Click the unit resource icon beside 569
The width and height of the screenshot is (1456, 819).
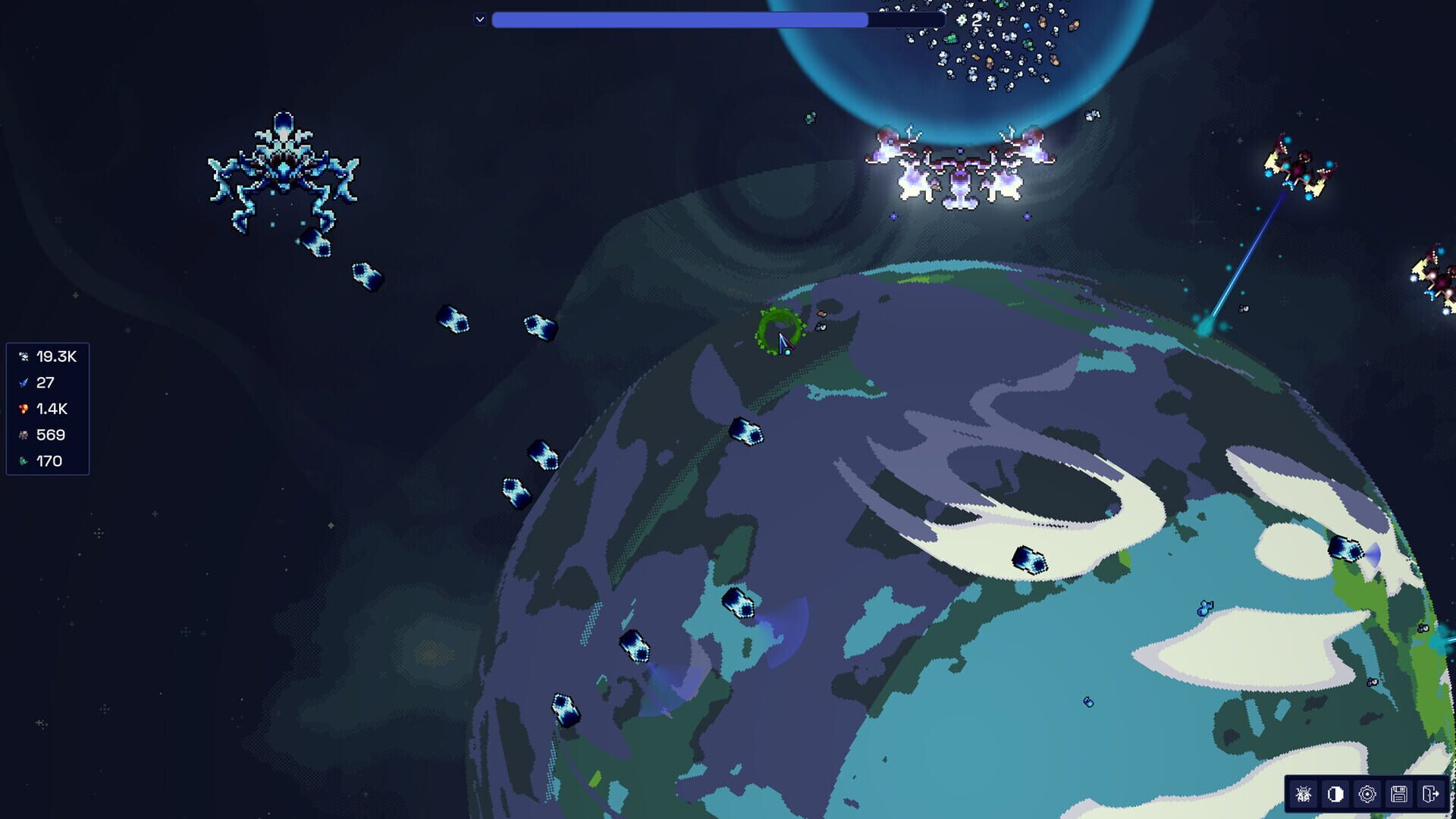24,435
